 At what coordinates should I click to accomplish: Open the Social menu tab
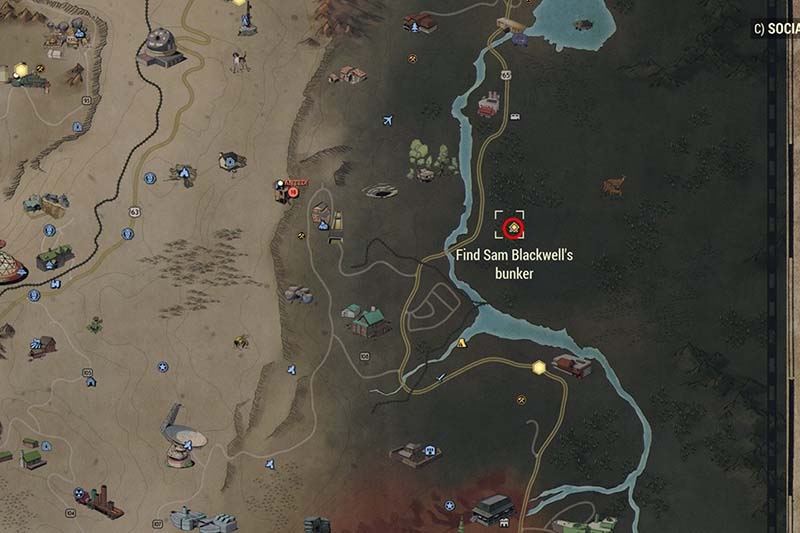[x=776, y=30]
